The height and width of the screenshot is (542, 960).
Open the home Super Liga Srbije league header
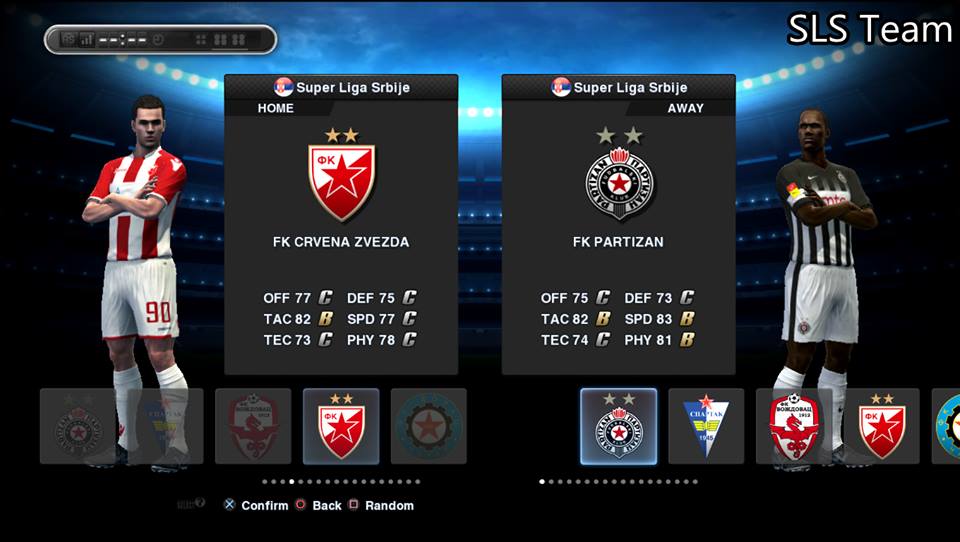pos(341,87)
